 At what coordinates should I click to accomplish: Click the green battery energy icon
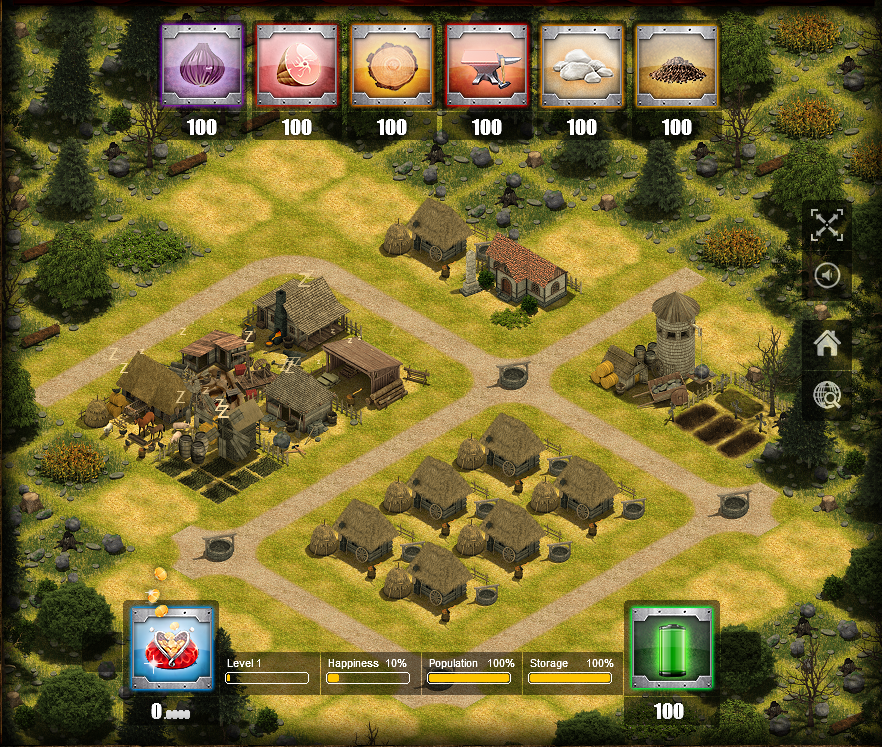coord(669,648)
